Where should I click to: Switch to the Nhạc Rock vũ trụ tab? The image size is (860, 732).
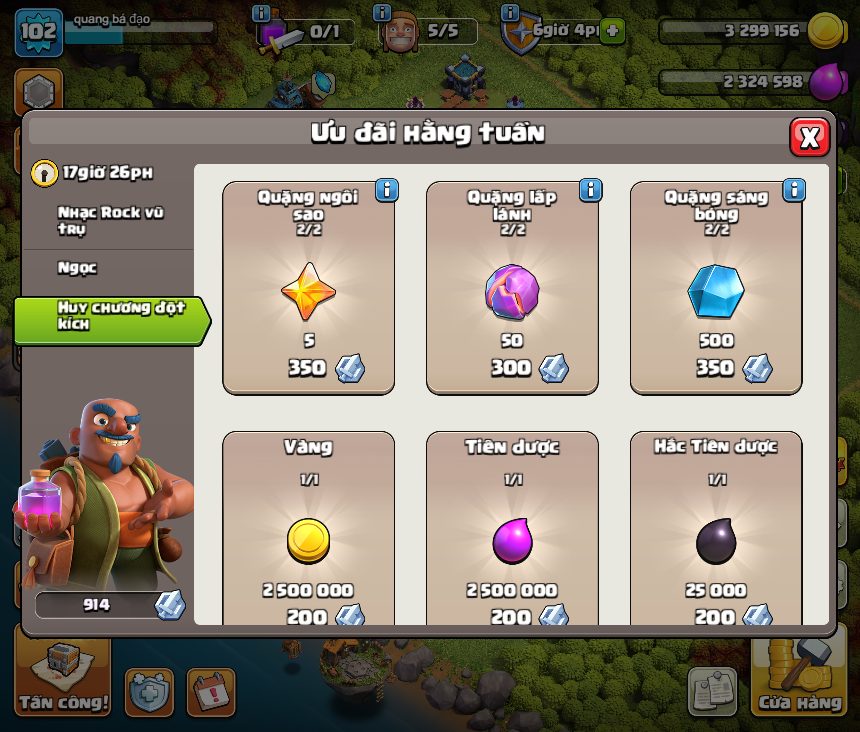coord(110,221)
